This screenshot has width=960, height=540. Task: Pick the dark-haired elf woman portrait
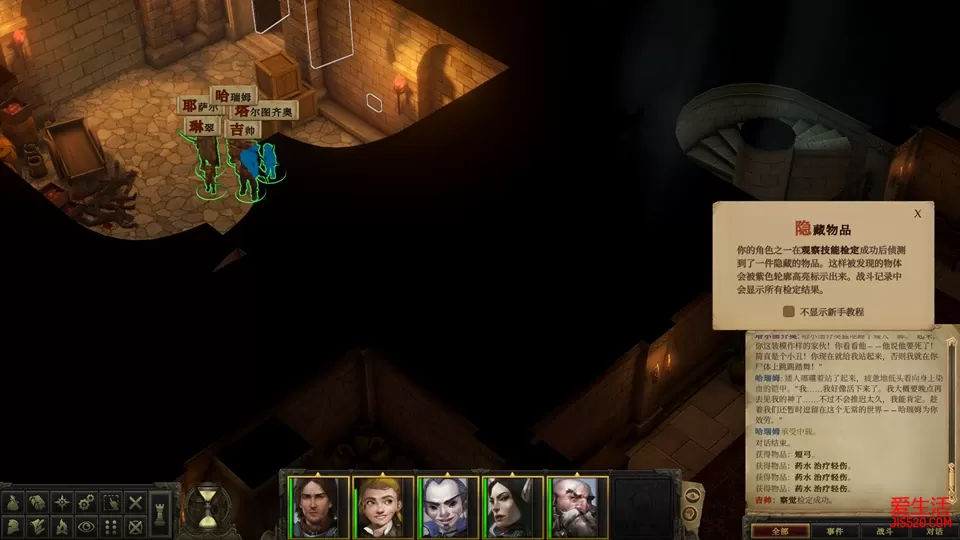(513, 507)
